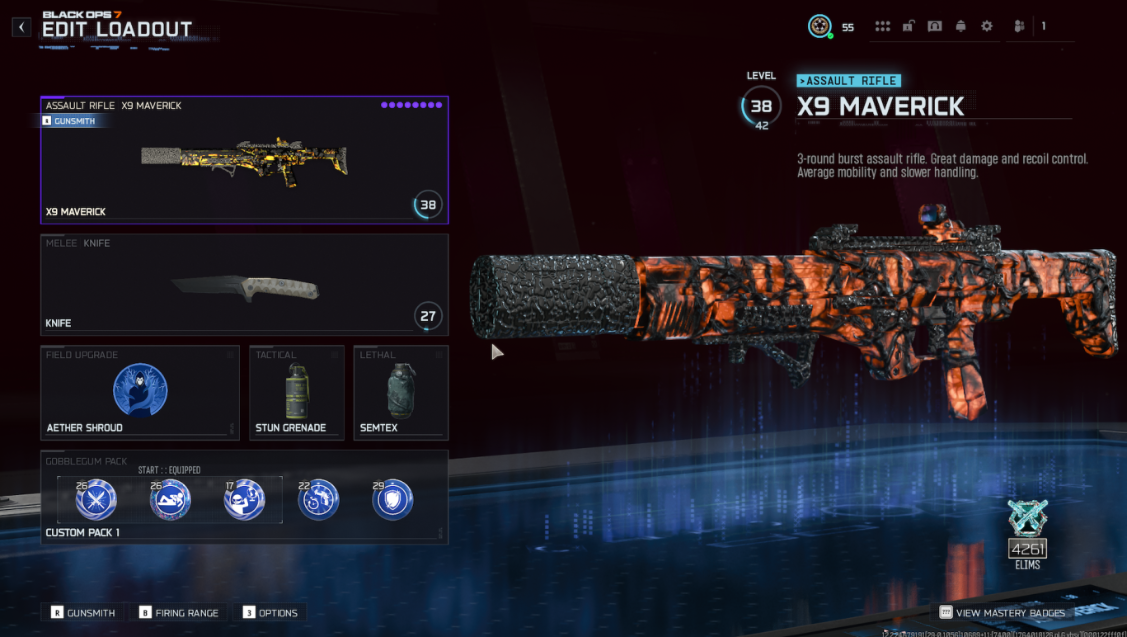This screenshot has width=1127, height=637.
Task: Pick the stopwatch gobblegum
Action: coord(319,499)
